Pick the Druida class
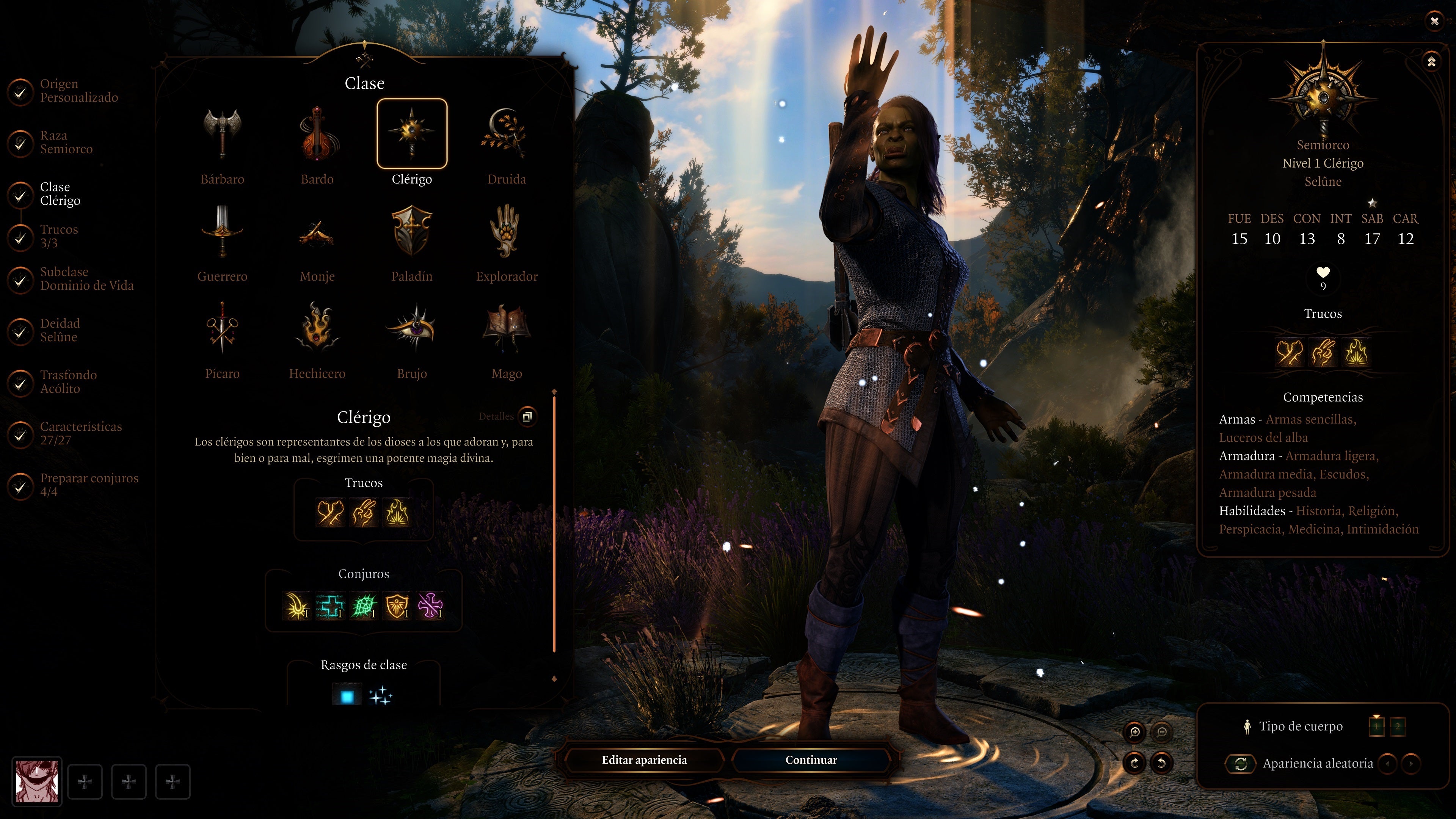1456x819 pixels. (x=507, y=135)
